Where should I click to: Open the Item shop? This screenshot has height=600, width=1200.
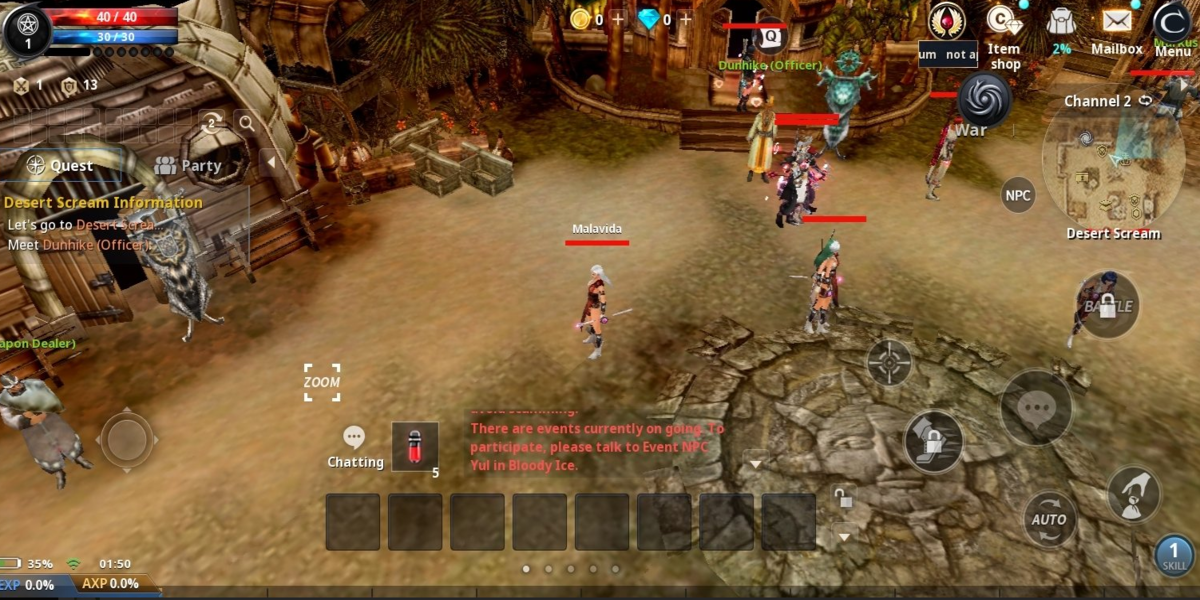pos(1003,35)
